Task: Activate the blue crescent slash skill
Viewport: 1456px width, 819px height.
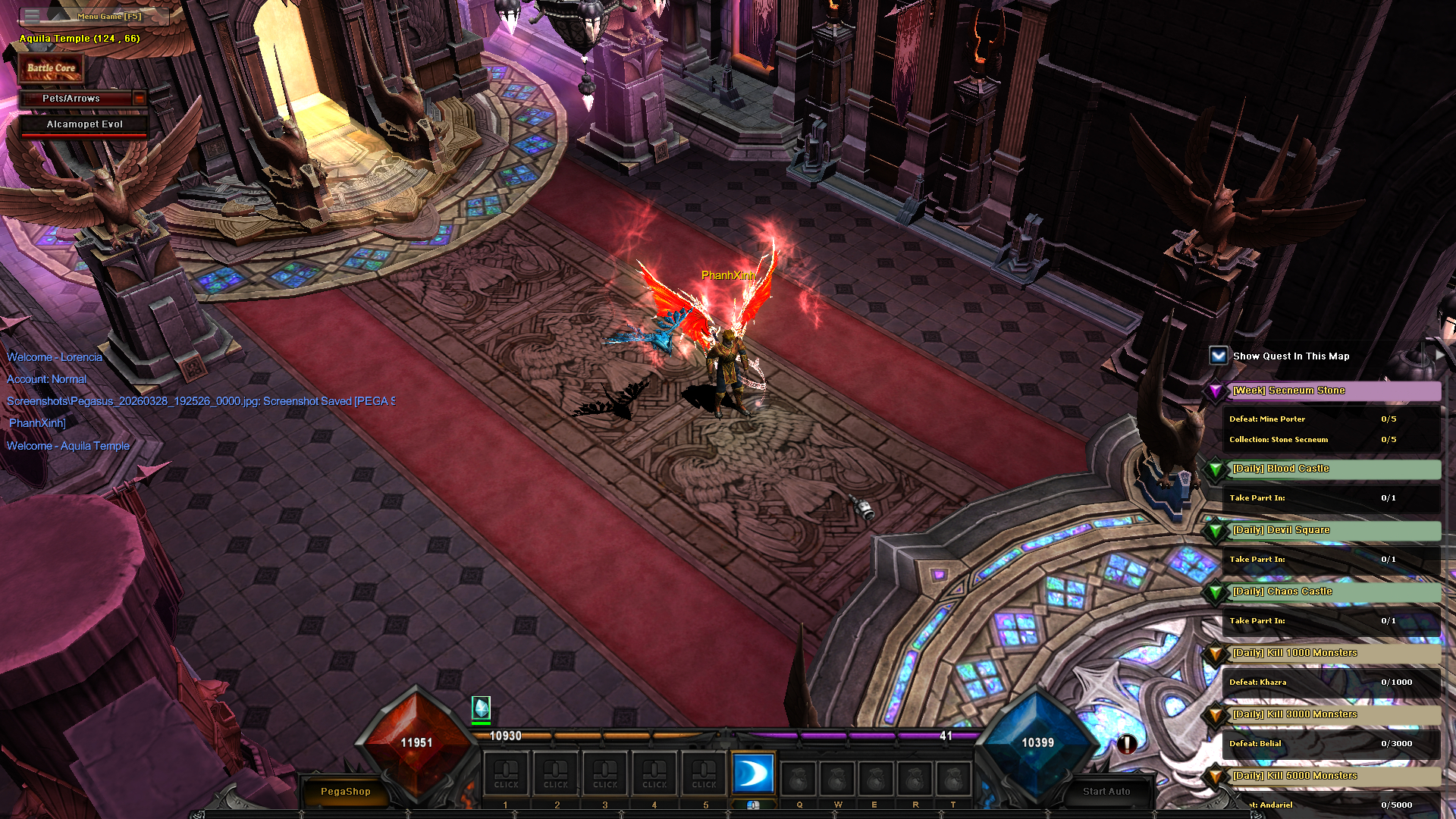Action: (753, 773)
